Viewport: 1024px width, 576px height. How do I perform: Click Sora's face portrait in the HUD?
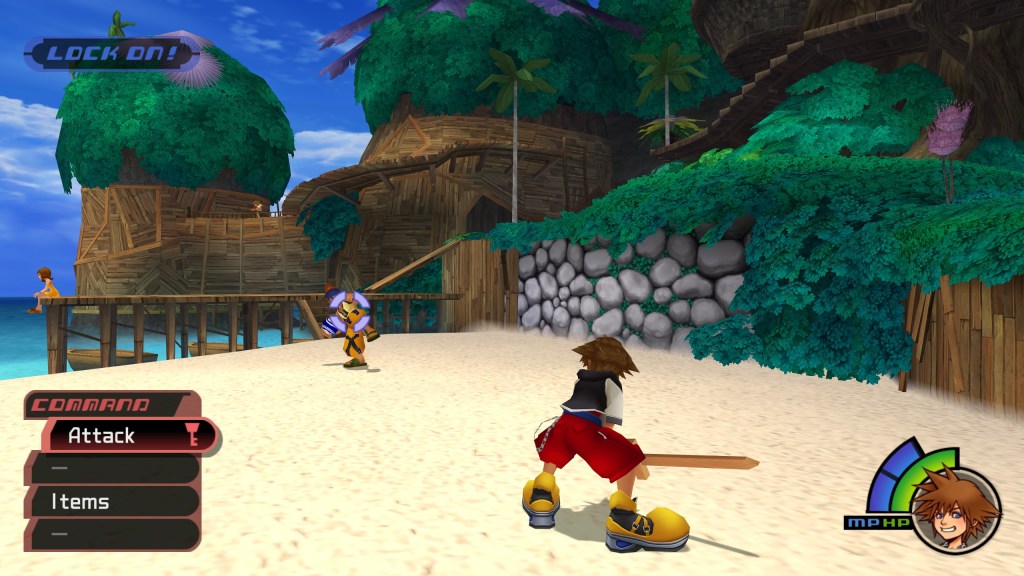coord(955,509)
